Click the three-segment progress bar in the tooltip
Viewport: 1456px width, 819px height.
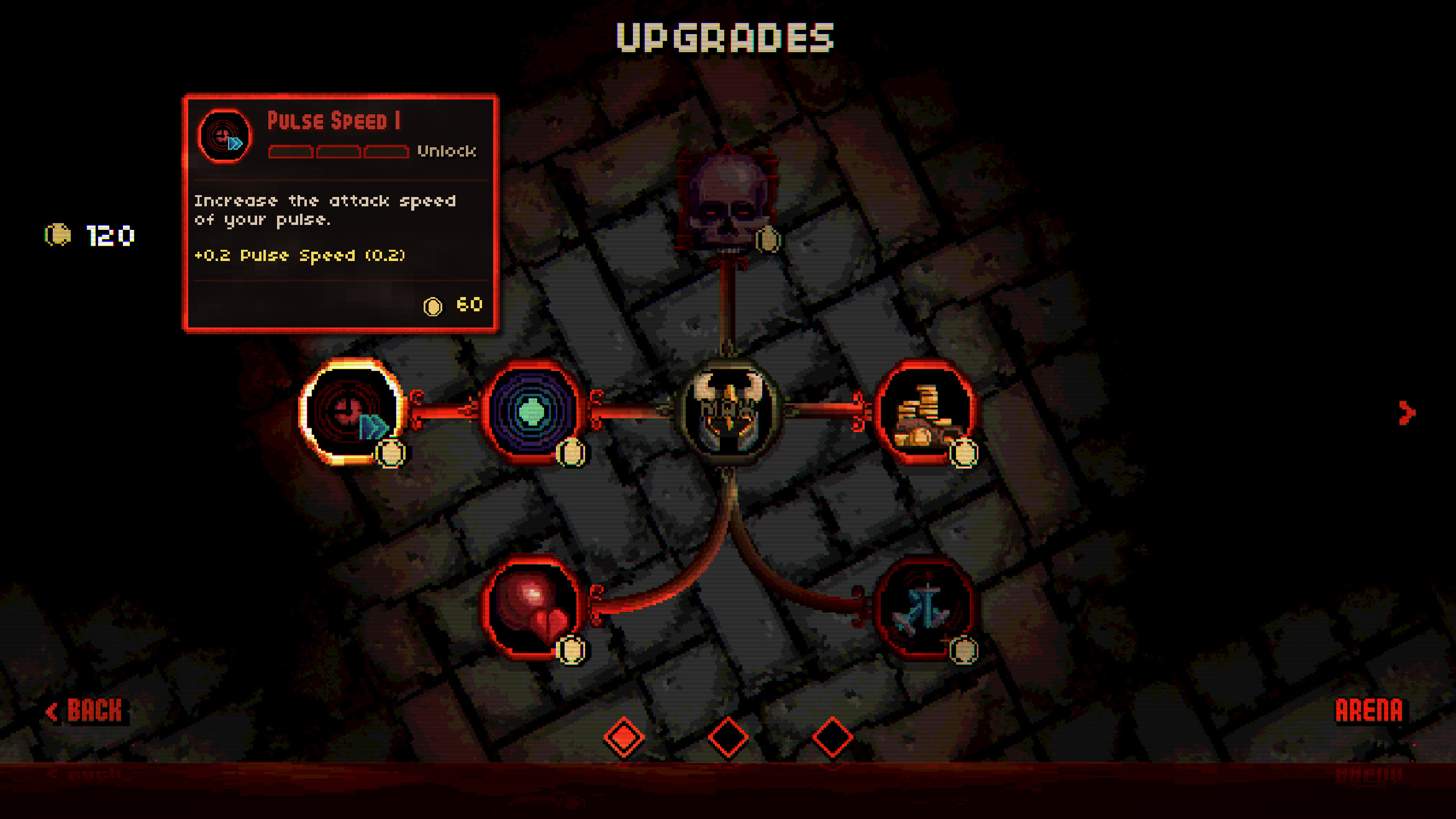point(339,152)
